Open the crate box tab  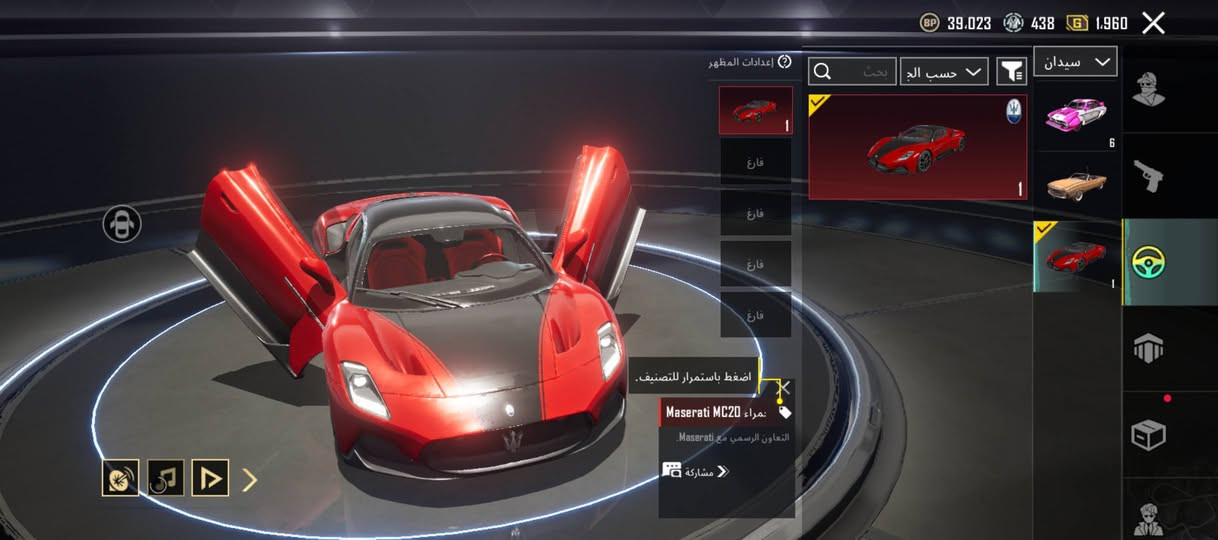(x=1149, y=436)
